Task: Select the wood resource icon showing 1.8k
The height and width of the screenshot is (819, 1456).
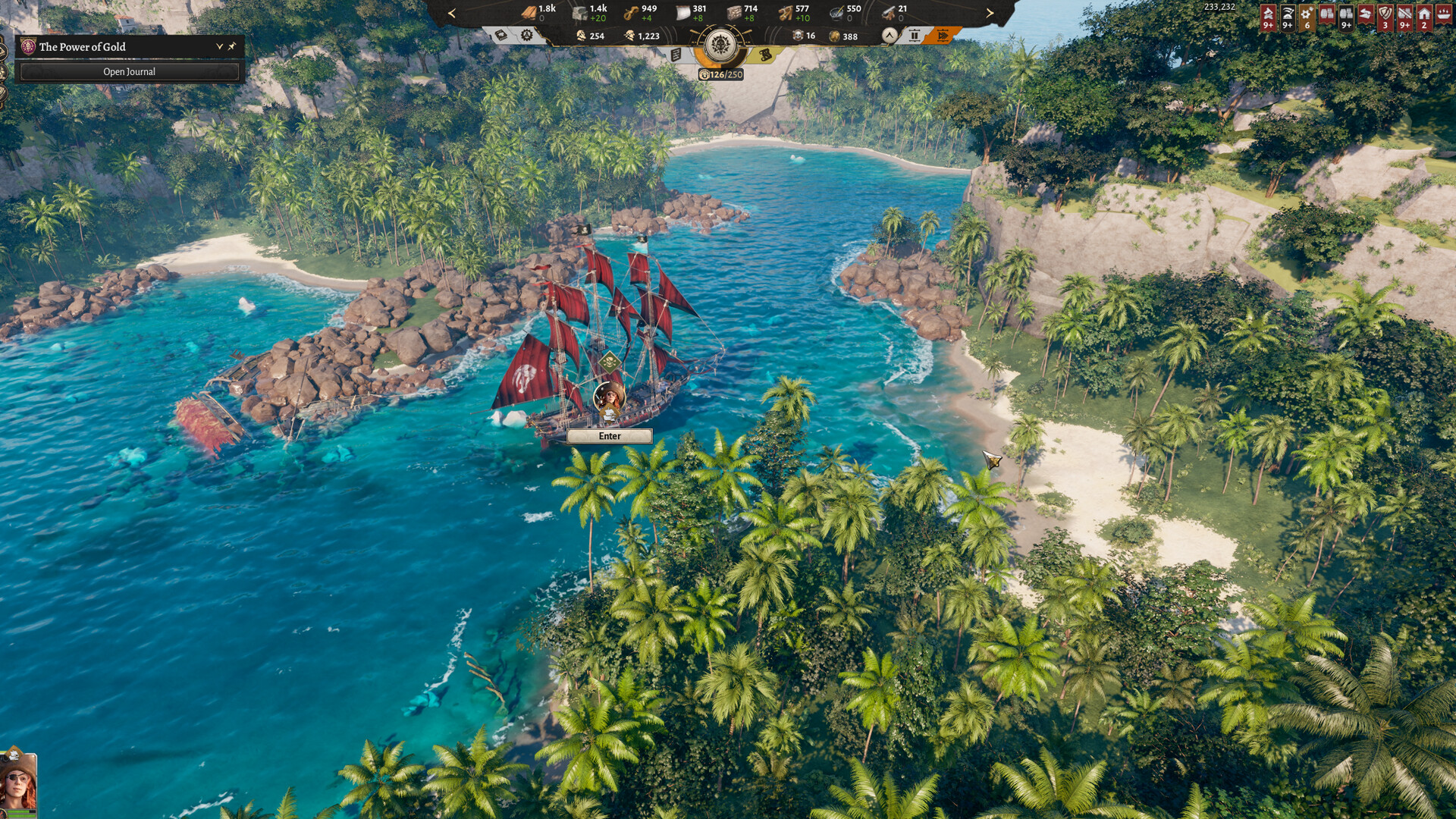Action: tap(529, 13)
